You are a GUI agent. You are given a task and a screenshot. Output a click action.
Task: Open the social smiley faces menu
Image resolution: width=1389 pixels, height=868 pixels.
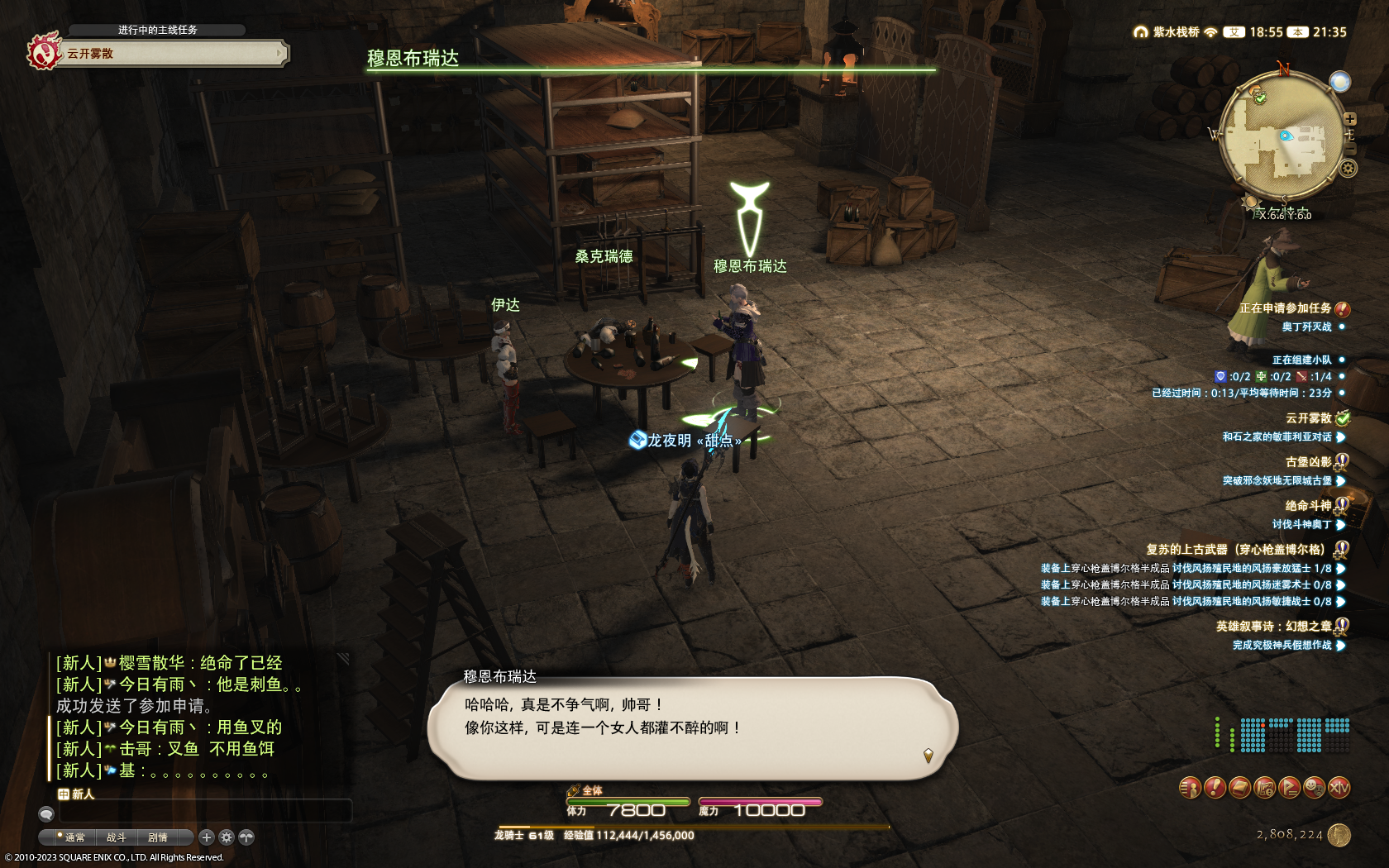(x=1314, y=788)
